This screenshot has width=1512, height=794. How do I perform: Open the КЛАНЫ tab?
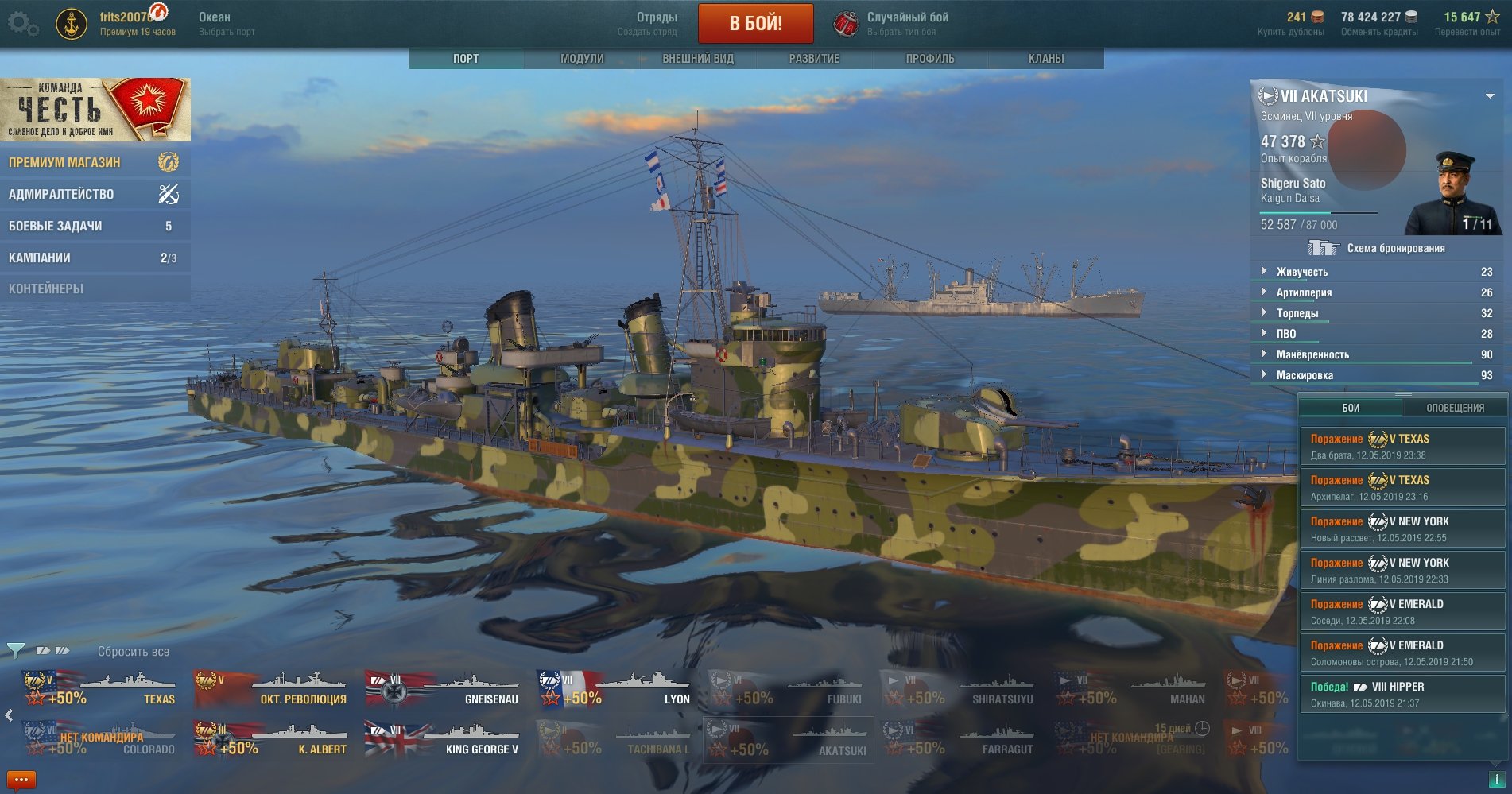click(1046, 59)
